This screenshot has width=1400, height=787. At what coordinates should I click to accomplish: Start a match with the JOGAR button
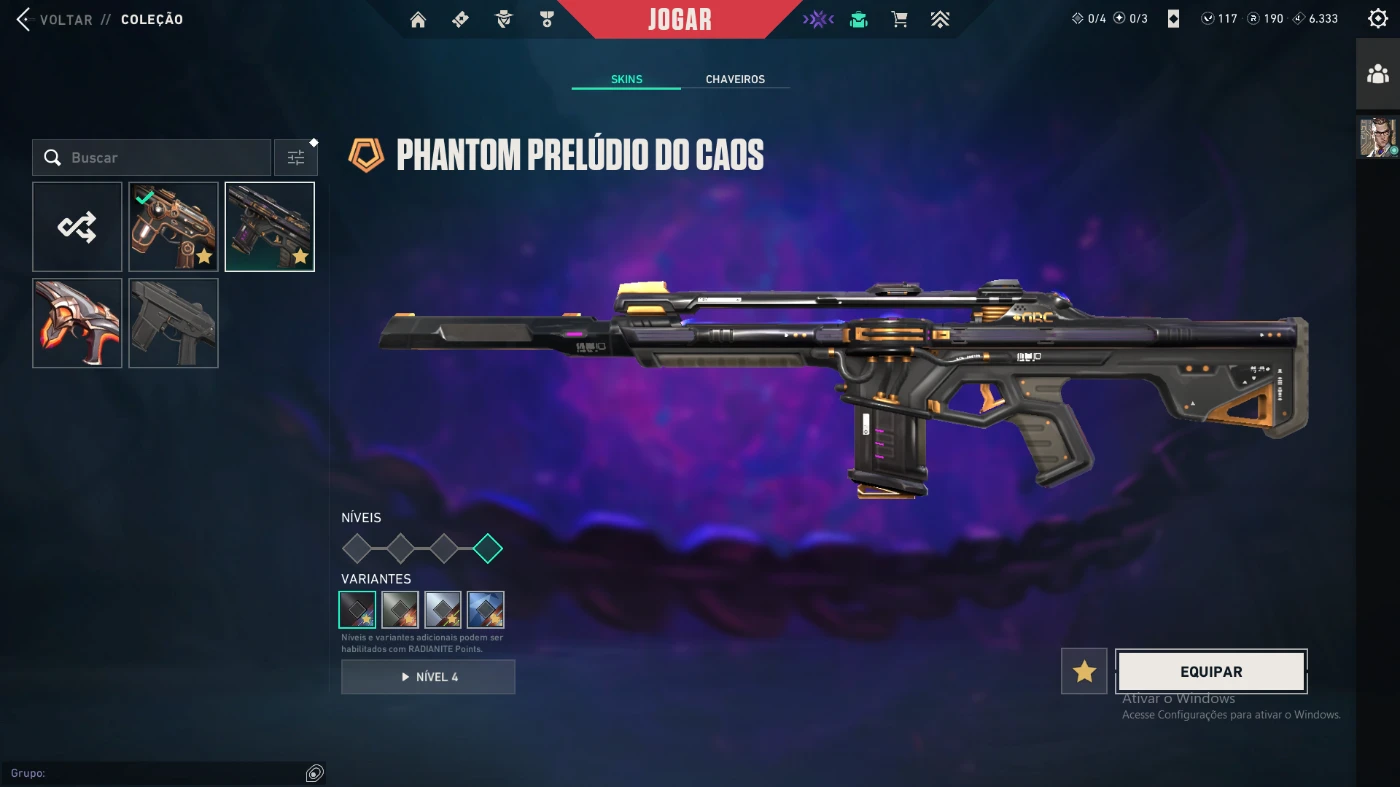tap(679, 19)
